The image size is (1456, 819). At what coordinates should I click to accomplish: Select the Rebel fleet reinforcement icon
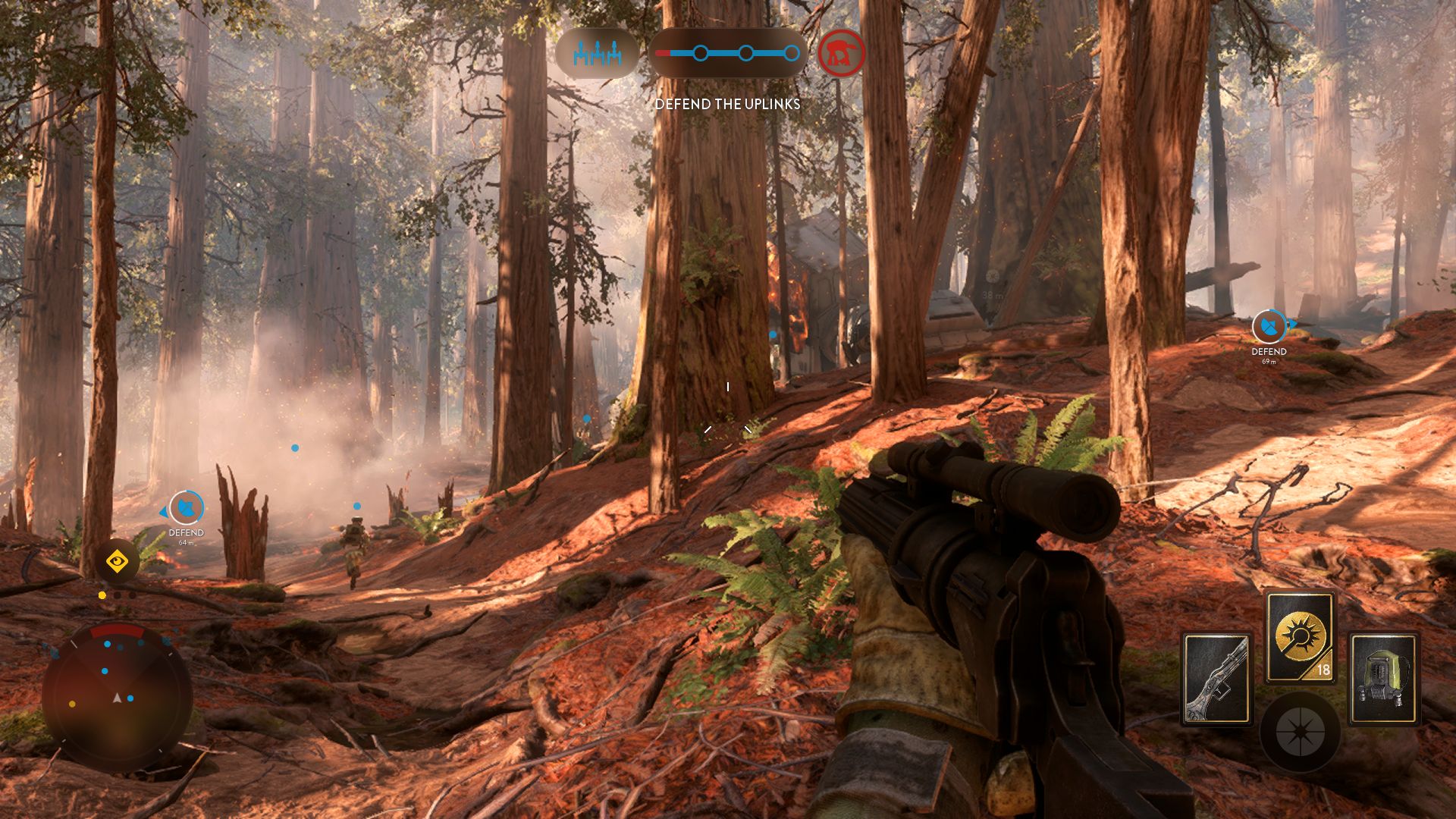click(596, 53)
